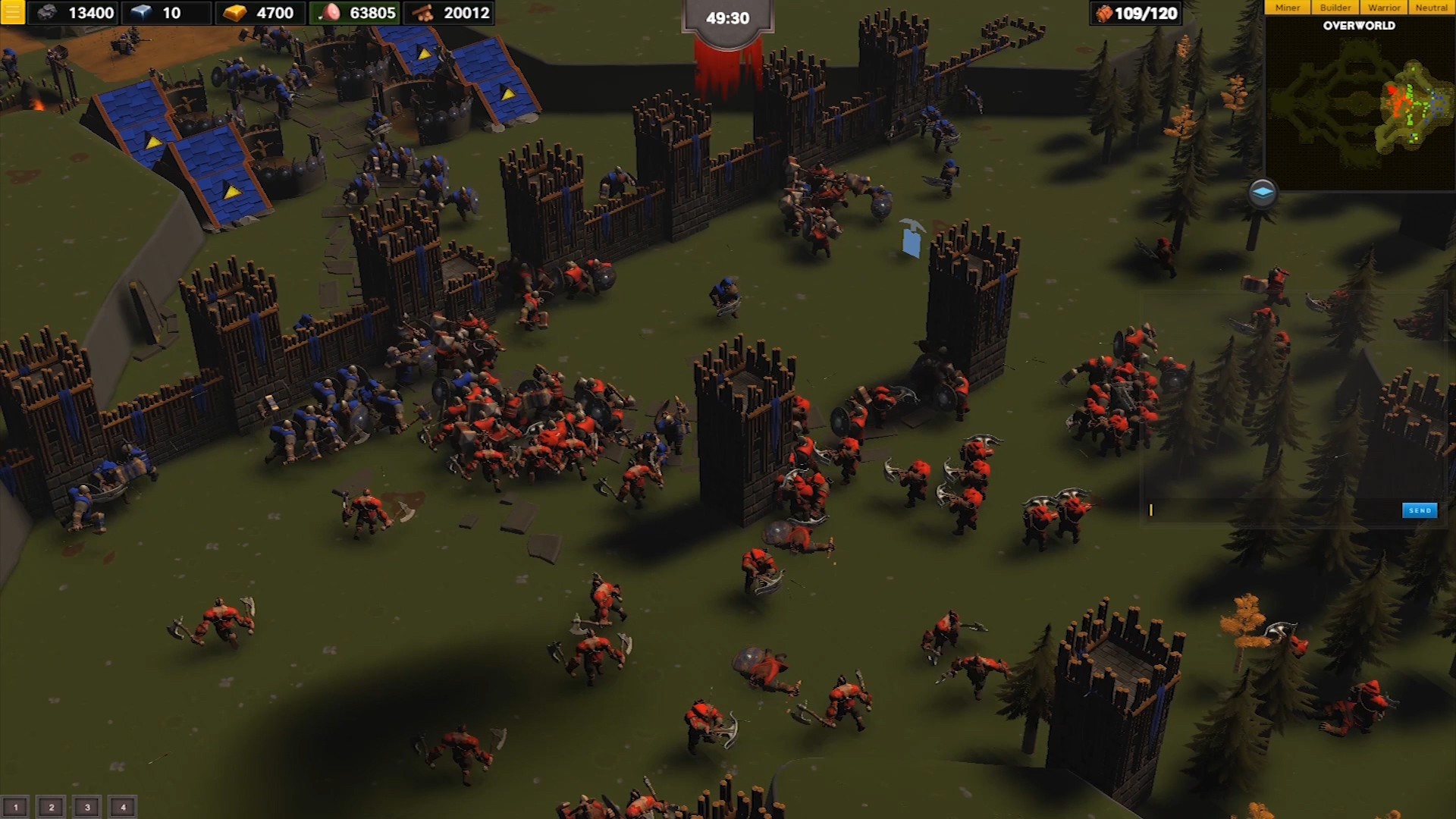
Task: Toggle the Miner unit filter
Action: (x=1287, y=7)
